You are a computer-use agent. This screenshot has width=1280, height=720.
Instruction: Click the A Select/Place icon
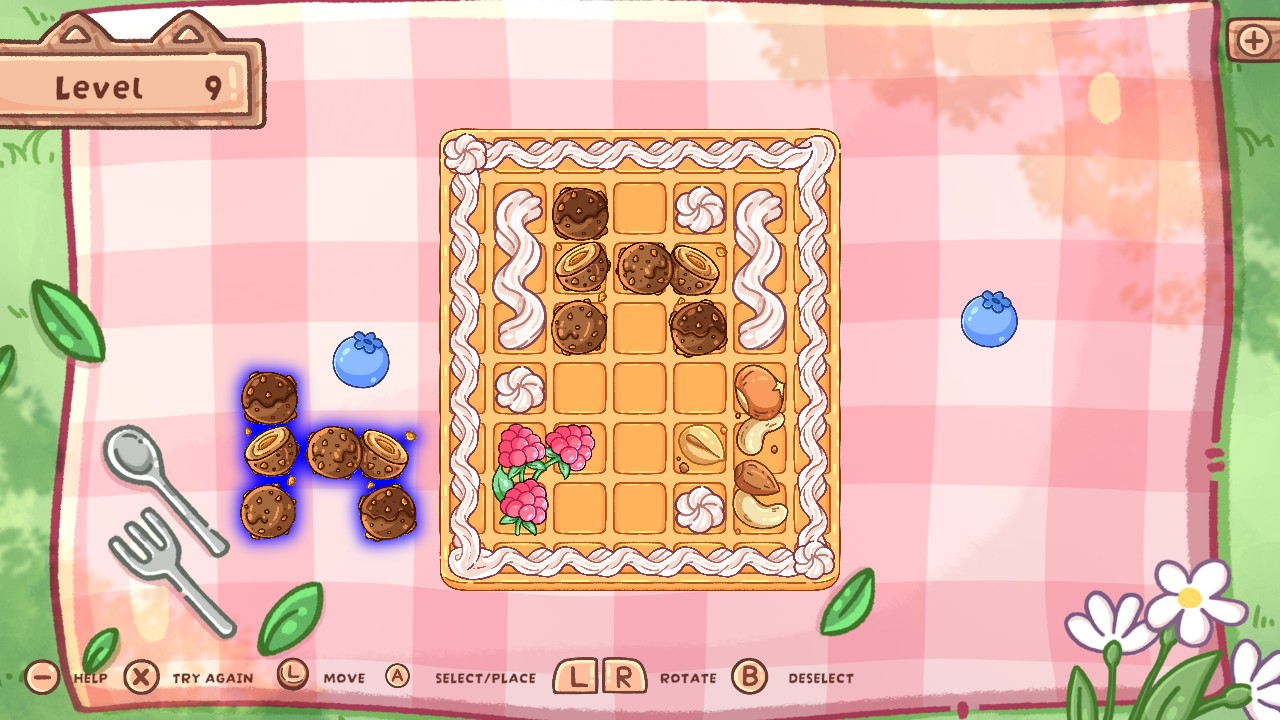(397, 677)
